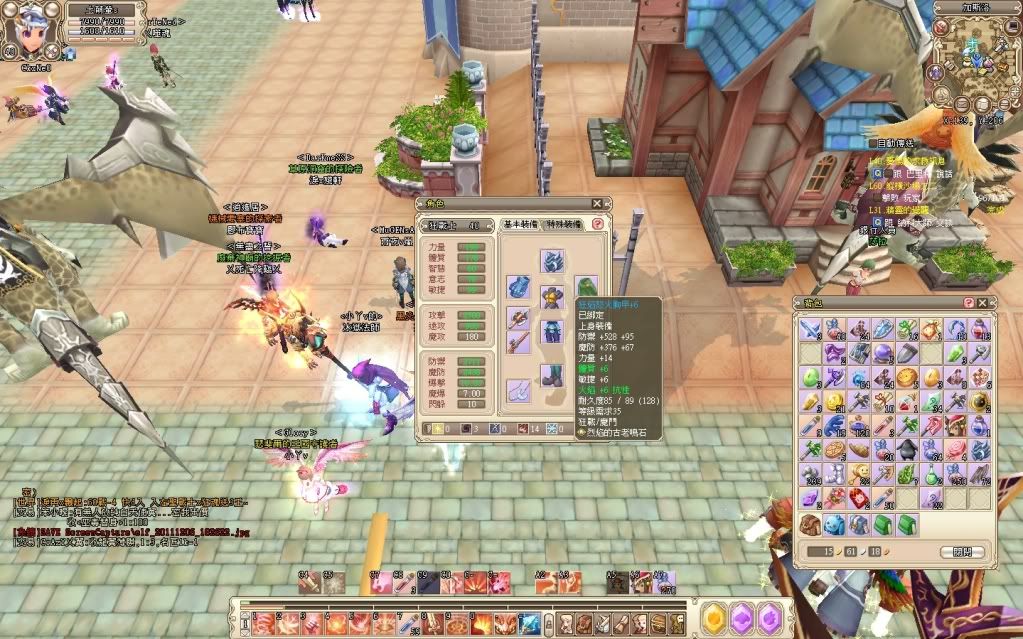Image resolution: width=1023 pixels, height=639 pixels.
Task: Close the character window
Action: pos(597,203)
